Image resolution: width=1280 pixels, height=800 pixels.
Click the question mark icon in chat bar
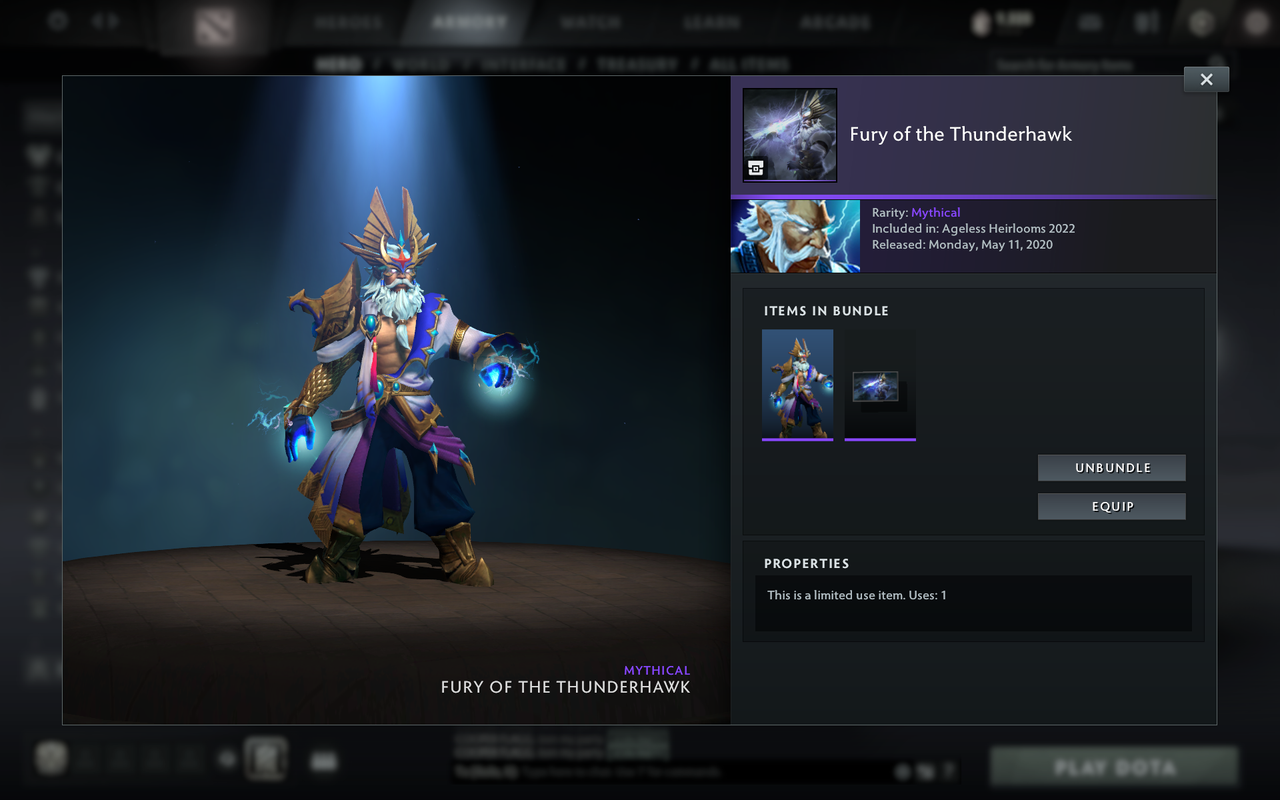tap(947, 771)
